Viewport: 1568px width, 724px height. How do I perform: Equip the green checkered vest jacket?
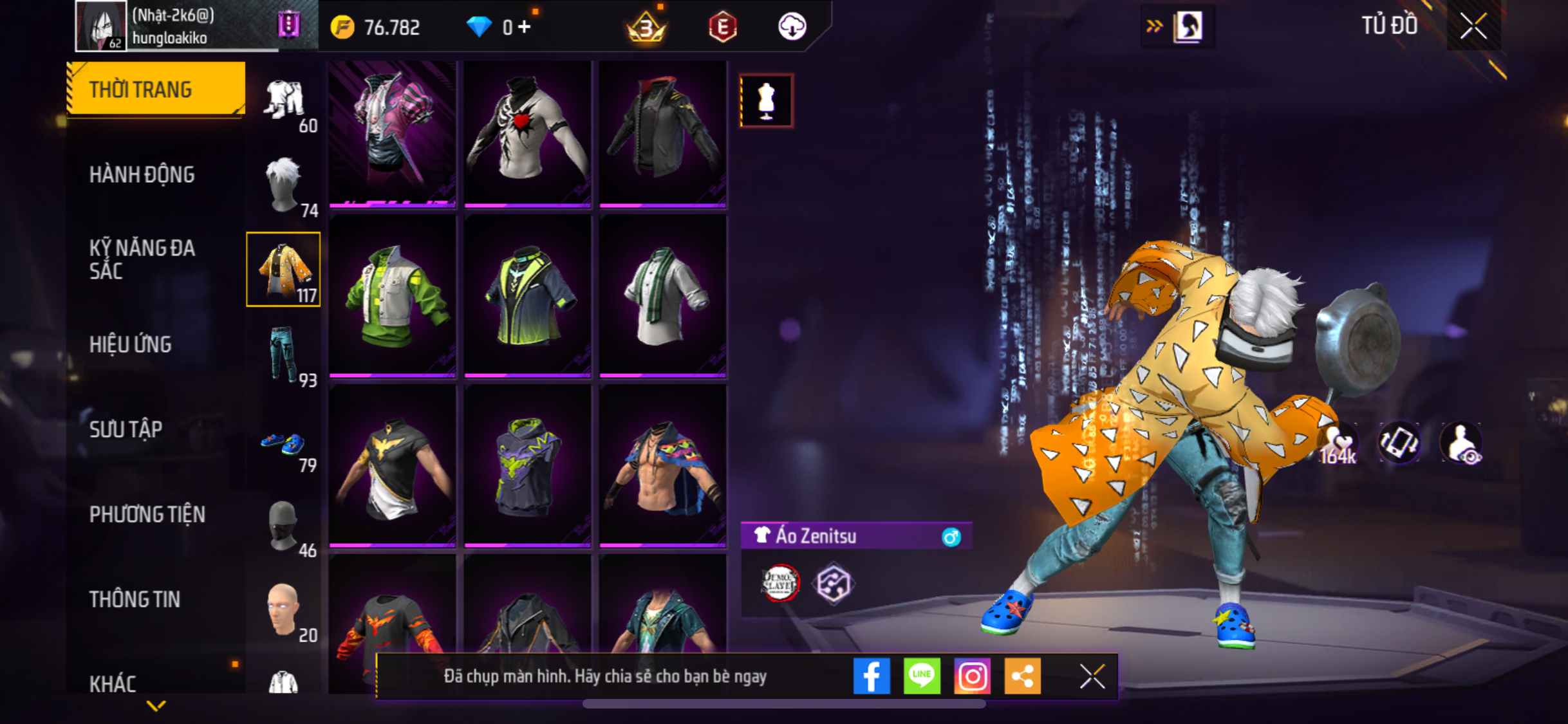(392, 295)
